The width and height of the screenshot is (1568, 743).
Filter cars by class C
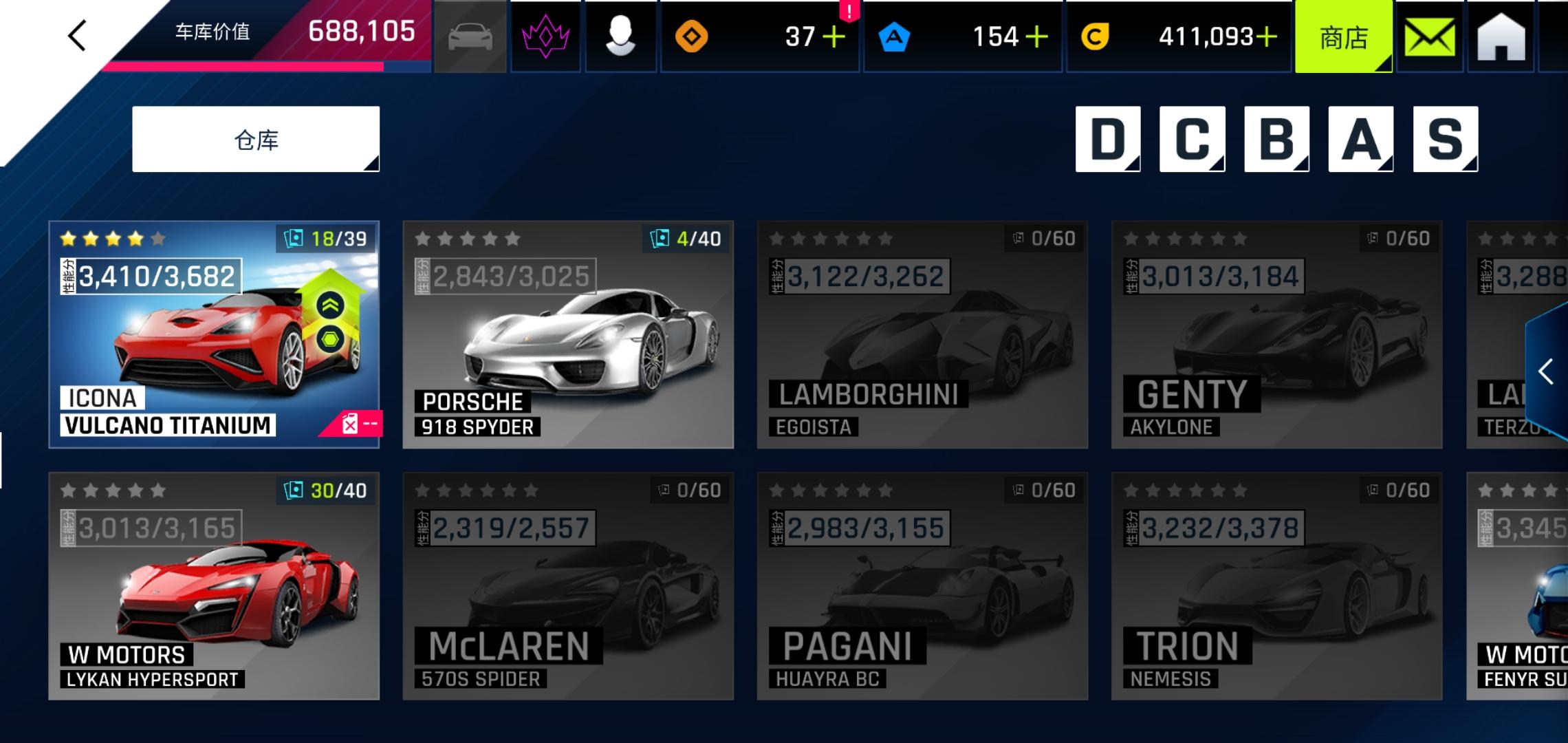1192,139
